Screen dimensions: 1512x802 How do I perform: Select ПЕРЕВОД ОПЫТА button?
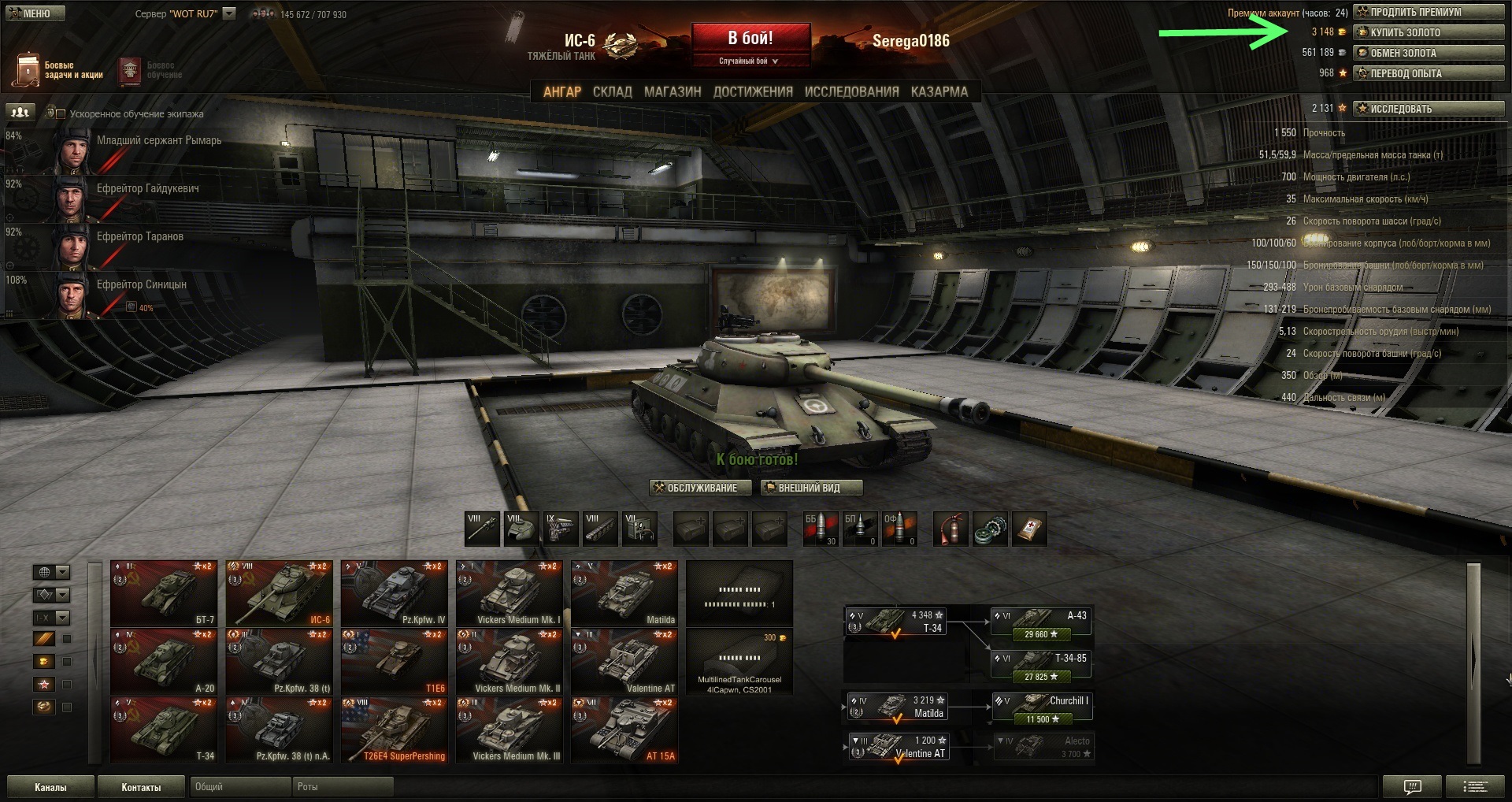coord(1428,74)
